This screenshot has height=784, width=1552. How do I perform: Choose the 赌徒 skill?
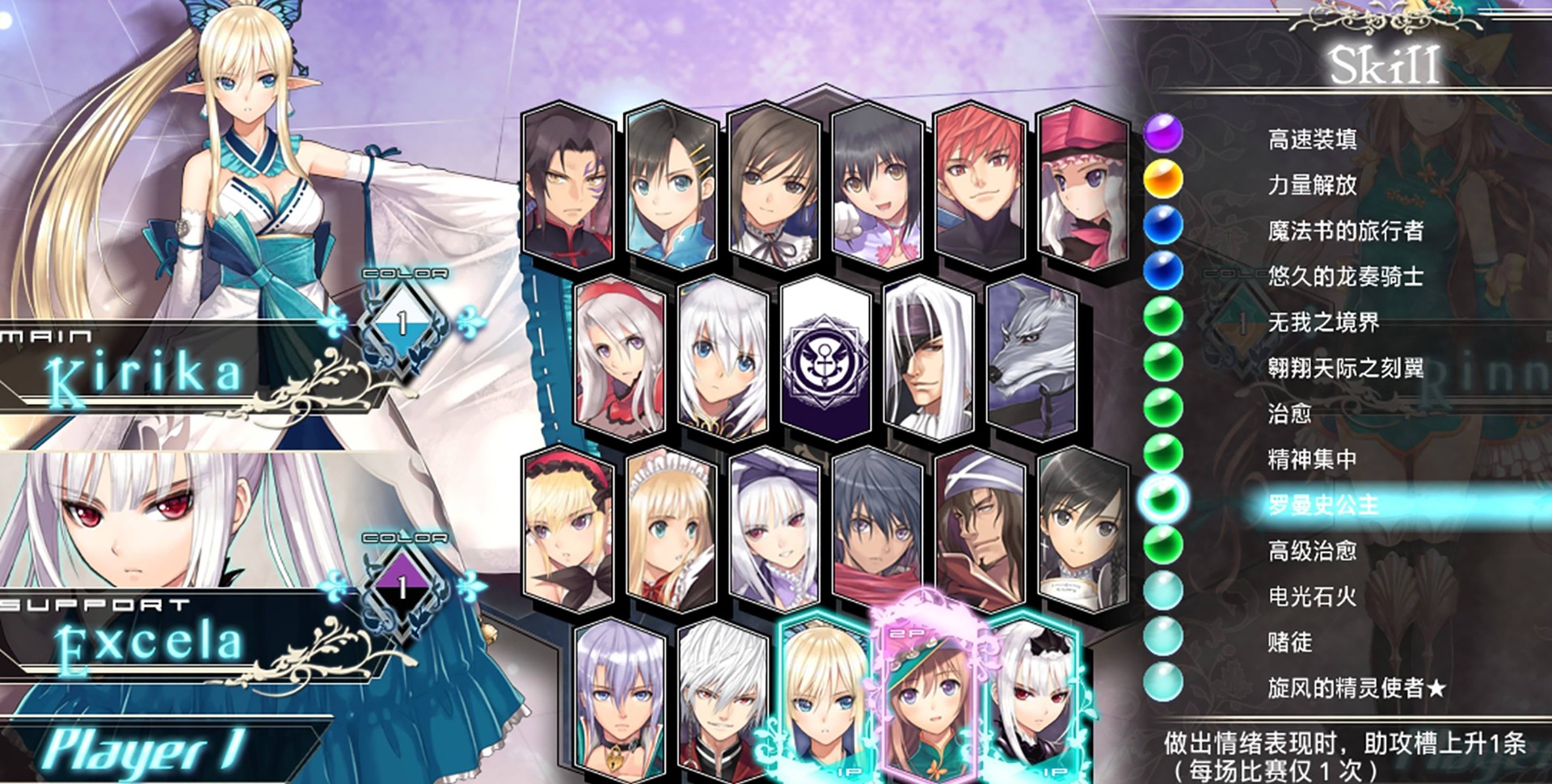pyautogui.click(x=1289, y=643)
